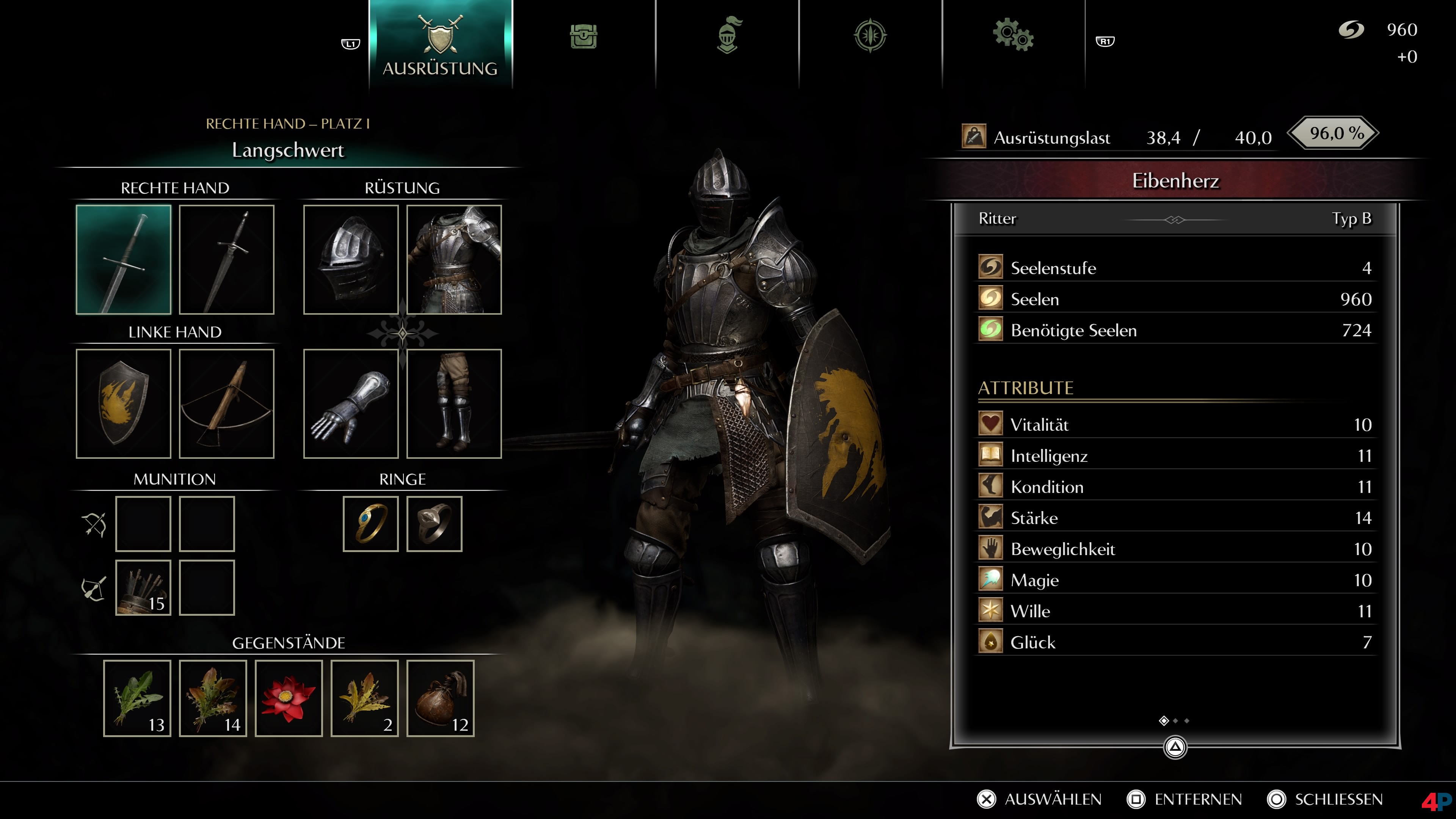The width and height of the screenshot is (1456, 819).
Task: Select the gauntlets armor slot
Action: click(x=351, y=403)
